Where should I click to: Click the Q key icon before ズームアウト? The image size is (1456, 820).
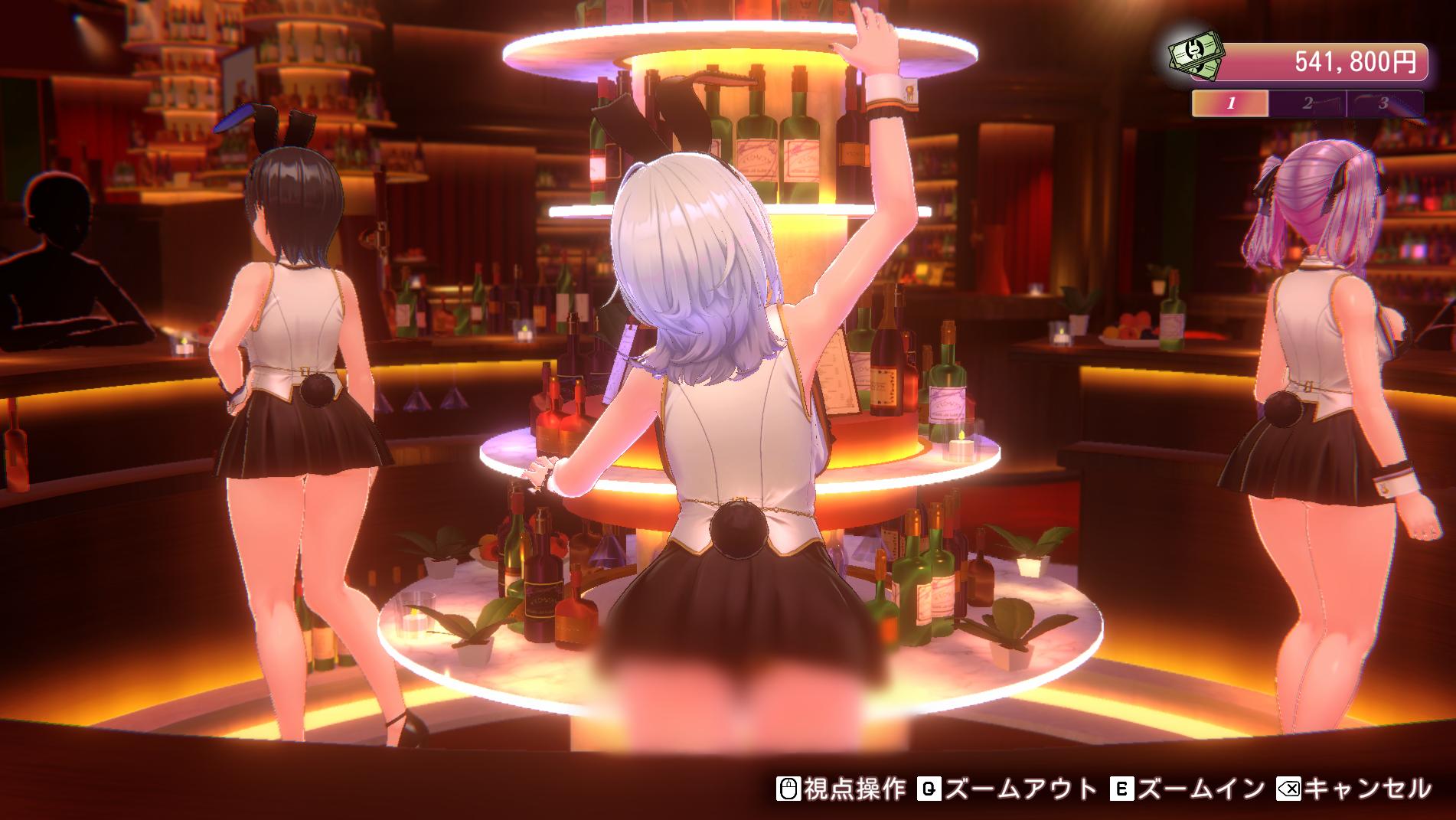[929, 789]
